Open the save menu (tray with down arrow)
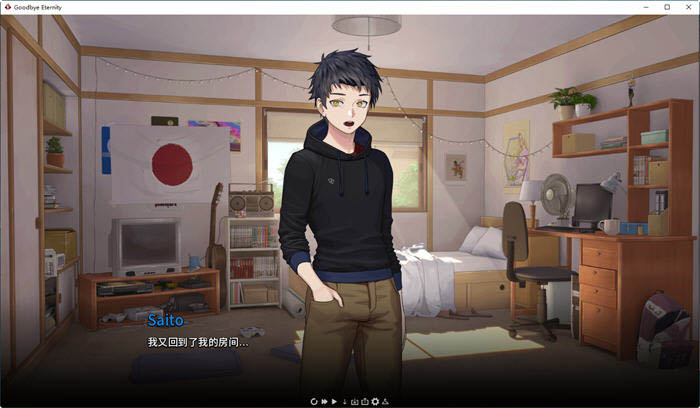 pyautogui.click(x=354, y=401)
